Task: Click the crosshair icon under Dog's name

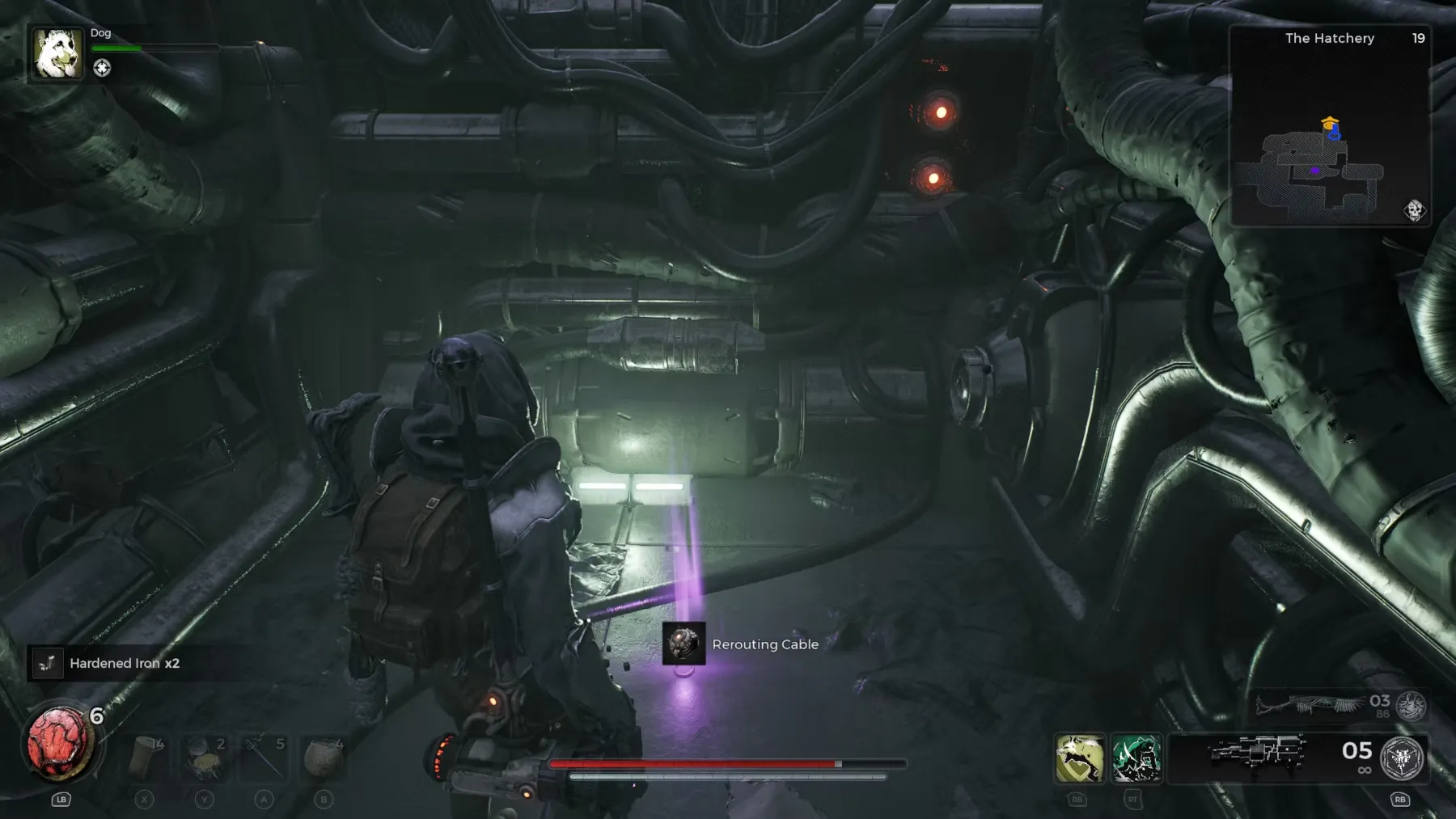Action: point(102,68)
